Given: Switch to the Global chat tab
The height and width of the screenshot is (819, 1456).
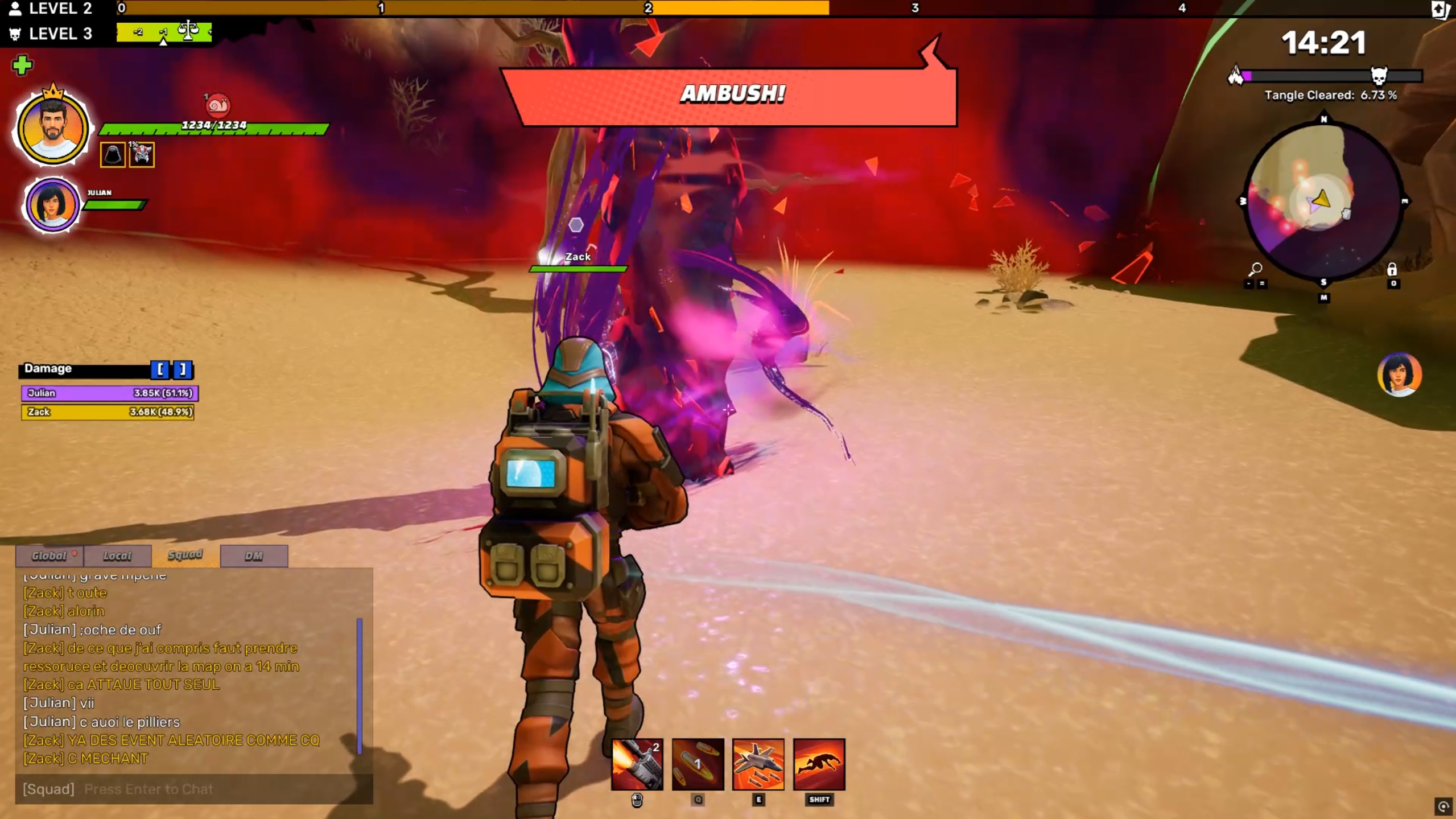Looking at the screenshot, I should [50, 556].
